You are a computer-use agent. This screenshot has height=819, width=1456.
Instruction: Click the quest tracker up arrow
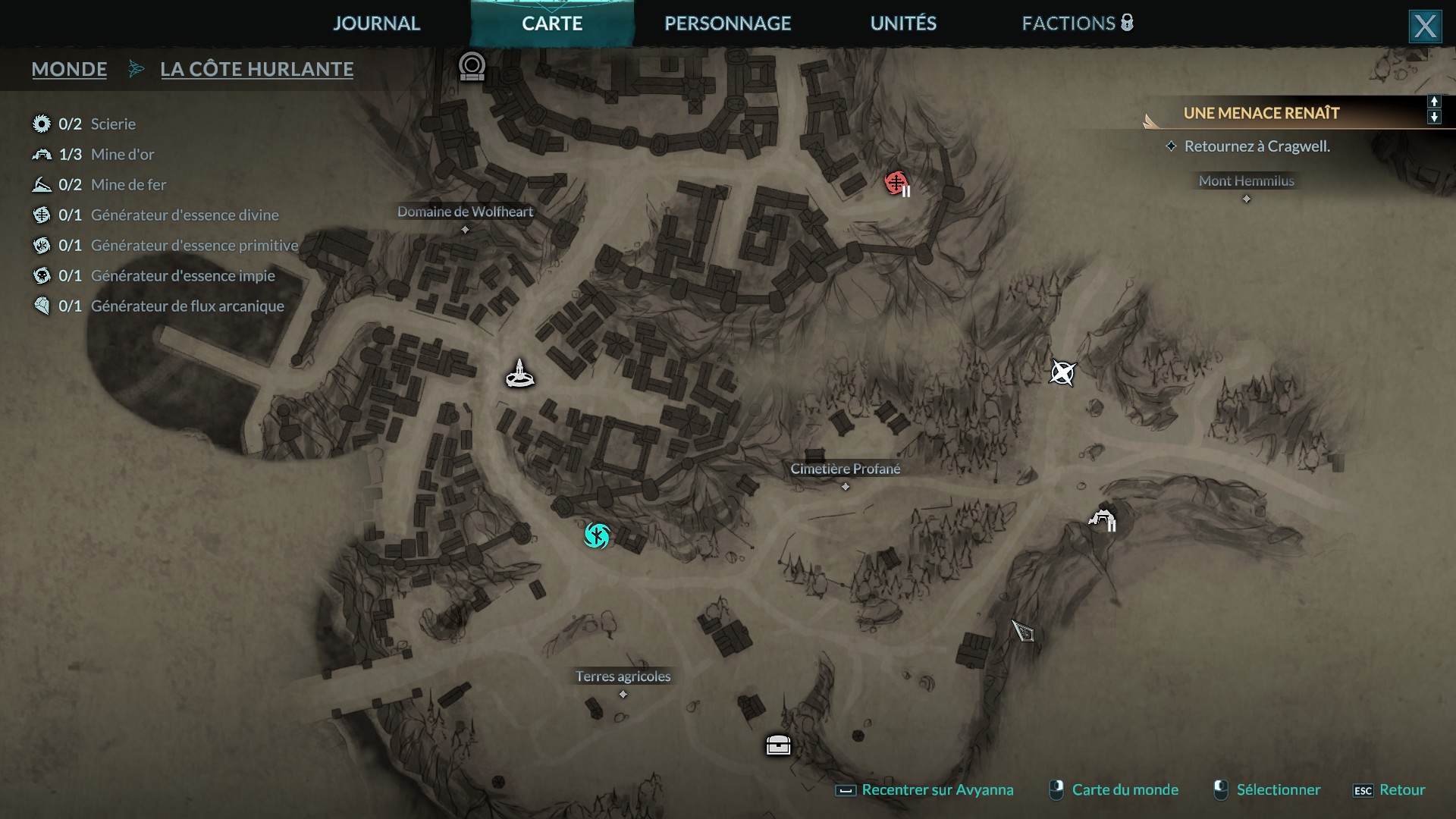tap(1433, 102)
